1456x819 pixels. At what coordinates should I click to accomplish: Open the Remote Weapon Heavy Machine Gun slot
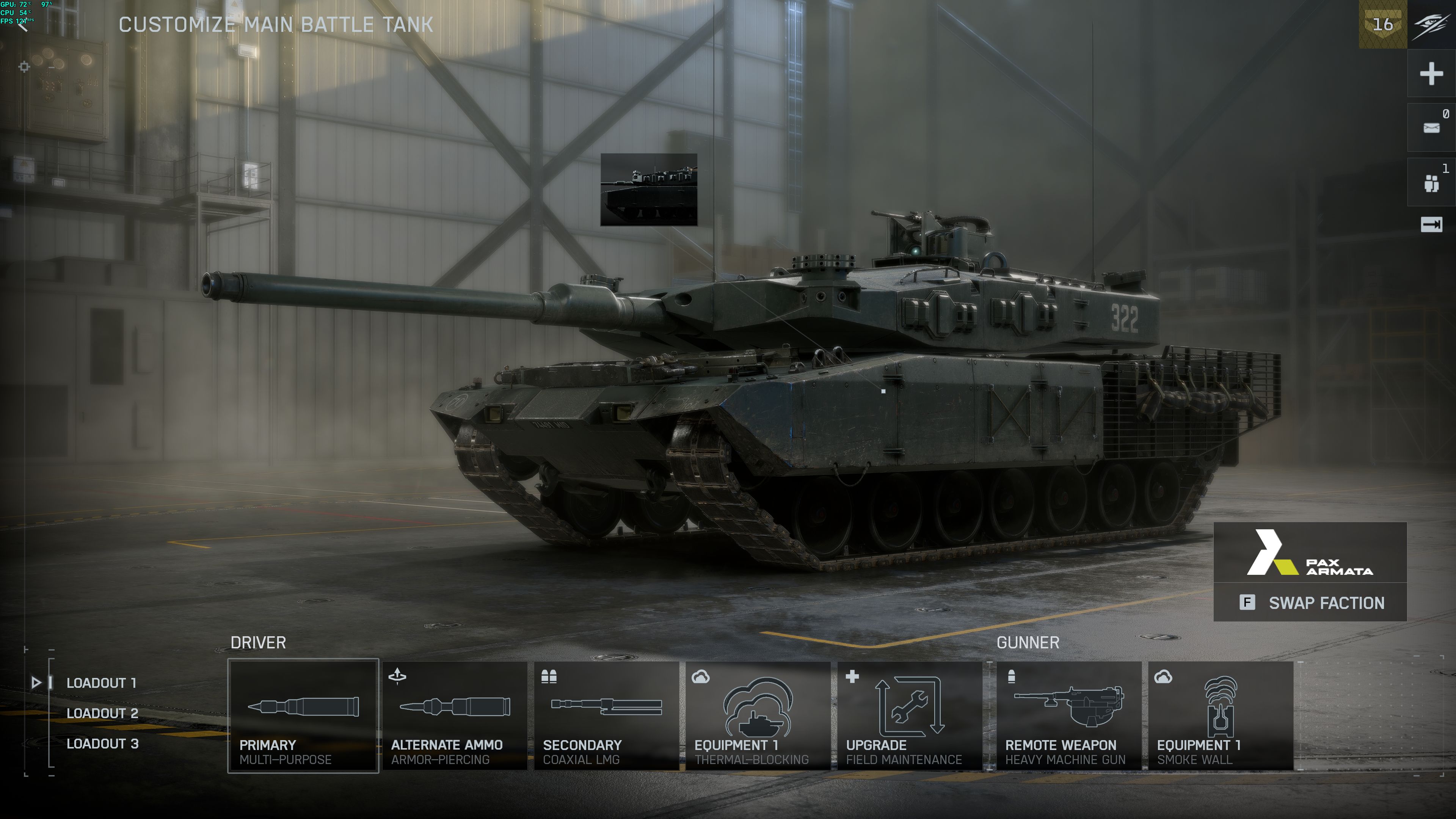[x=1068, y=715]
